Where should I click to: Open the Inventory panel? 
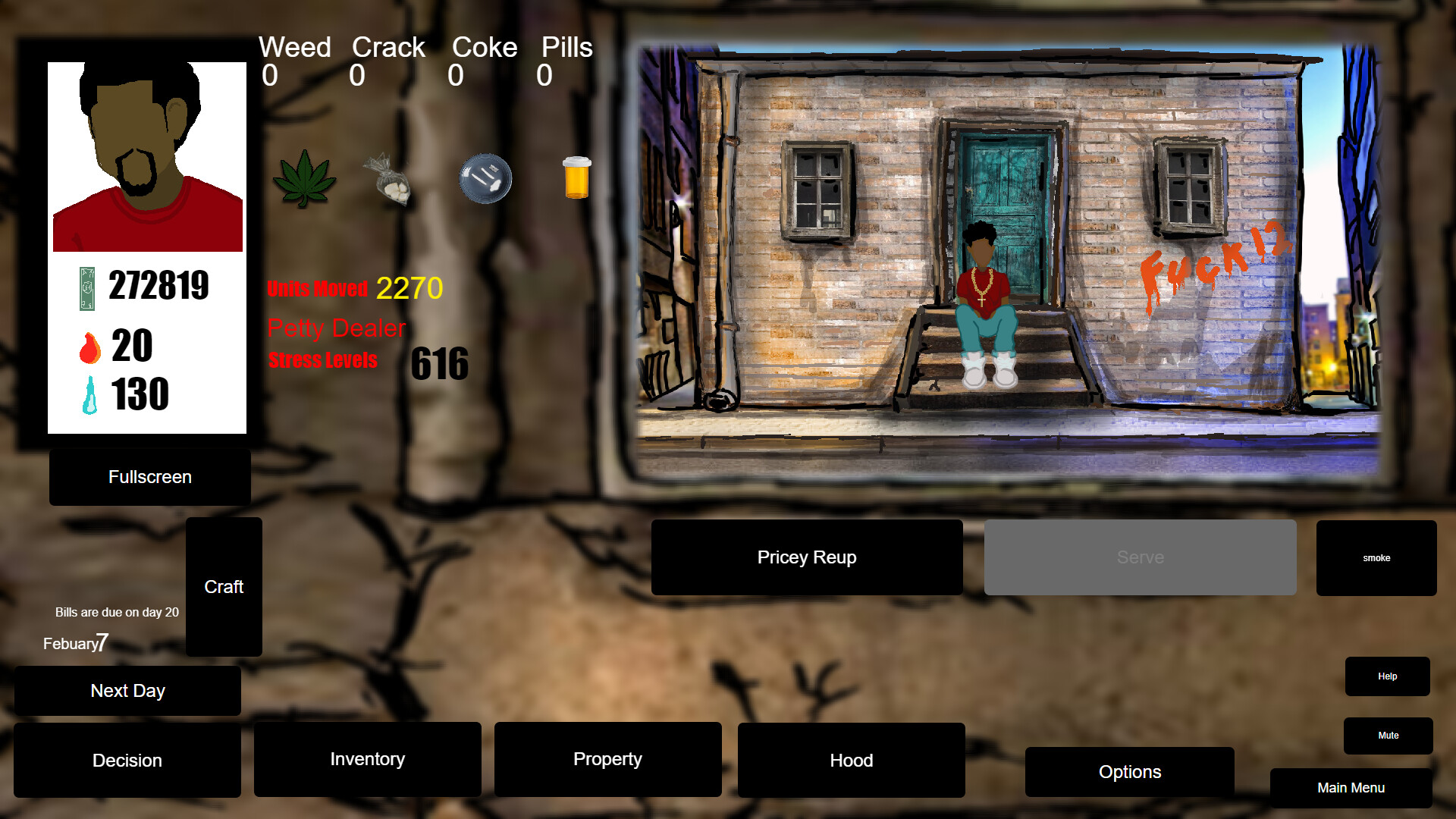(368, 759)
